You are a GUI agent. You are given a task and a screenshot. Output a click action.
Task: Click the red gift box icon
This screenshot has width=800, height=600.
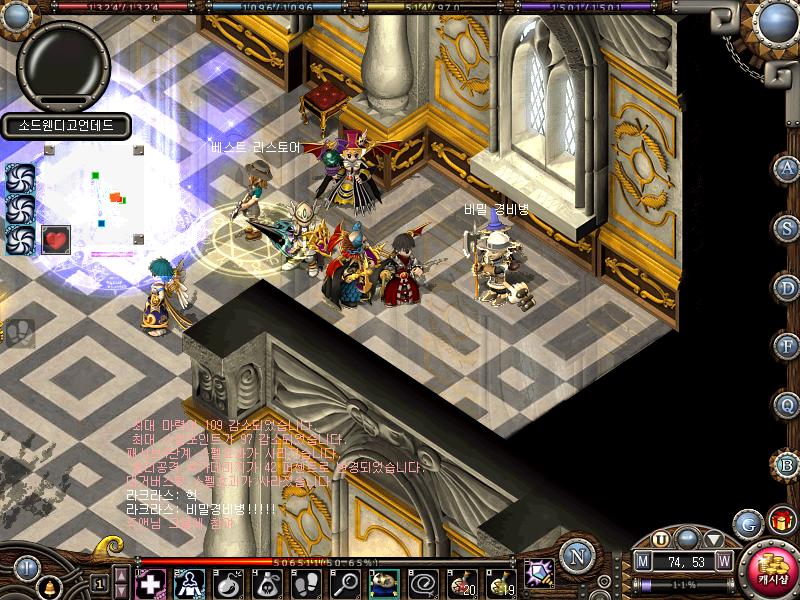(779, 520)
